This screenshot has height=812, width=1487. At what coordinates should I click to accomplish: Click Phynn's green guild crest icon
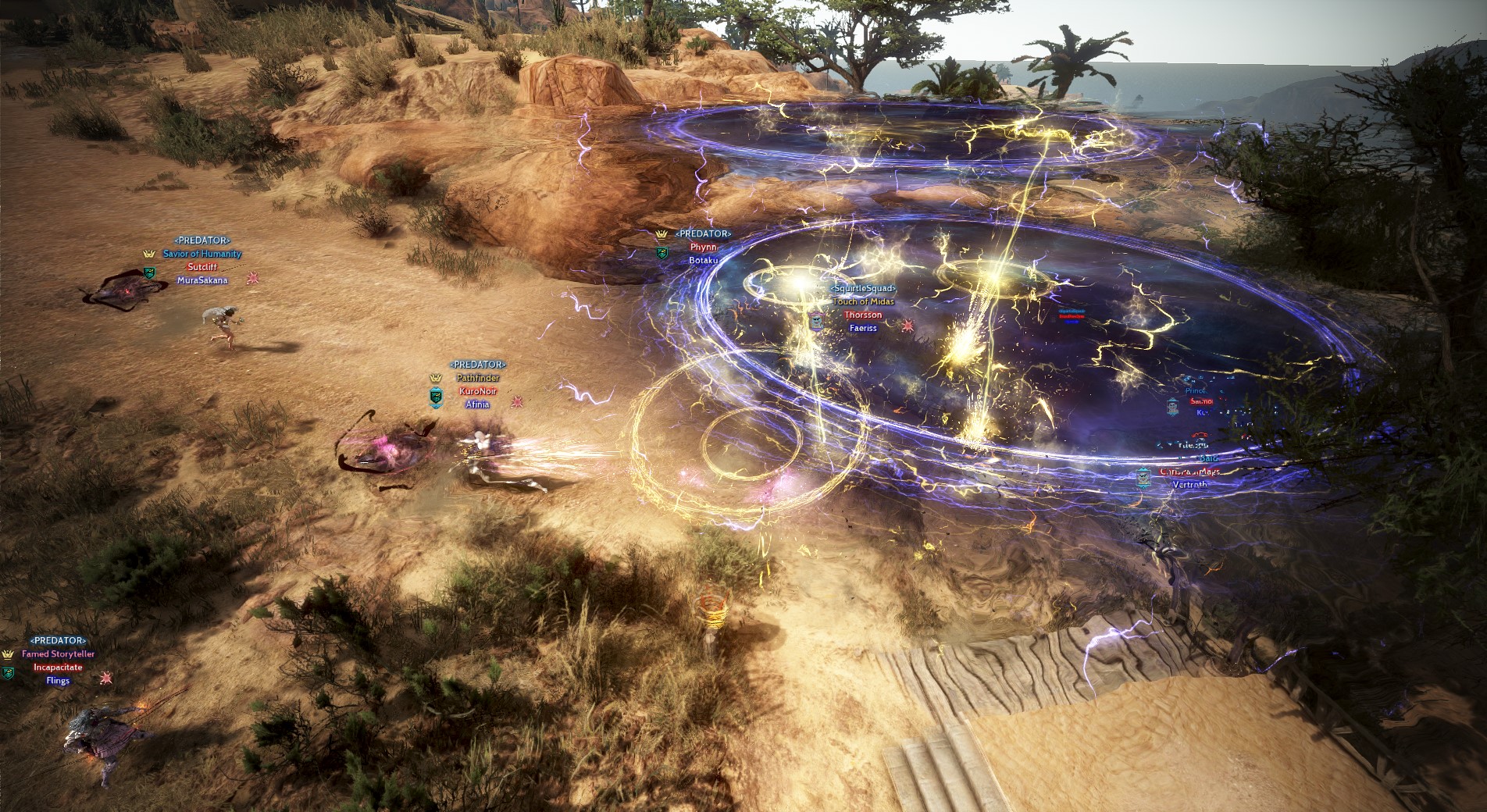[x=662, y=251]
